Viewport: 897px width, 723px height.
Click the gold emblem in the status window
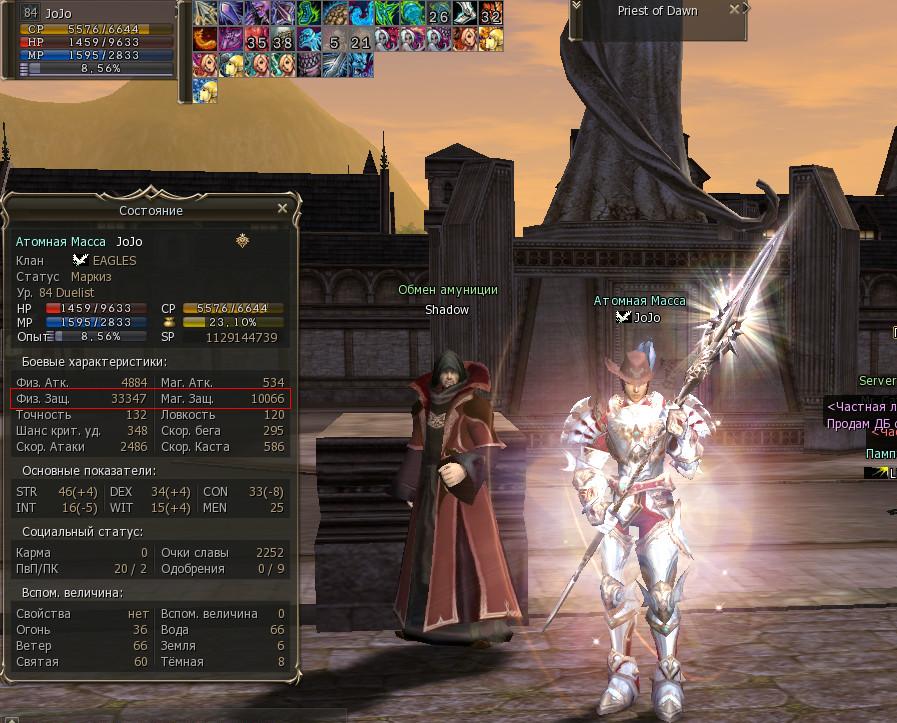coord(242,241)
